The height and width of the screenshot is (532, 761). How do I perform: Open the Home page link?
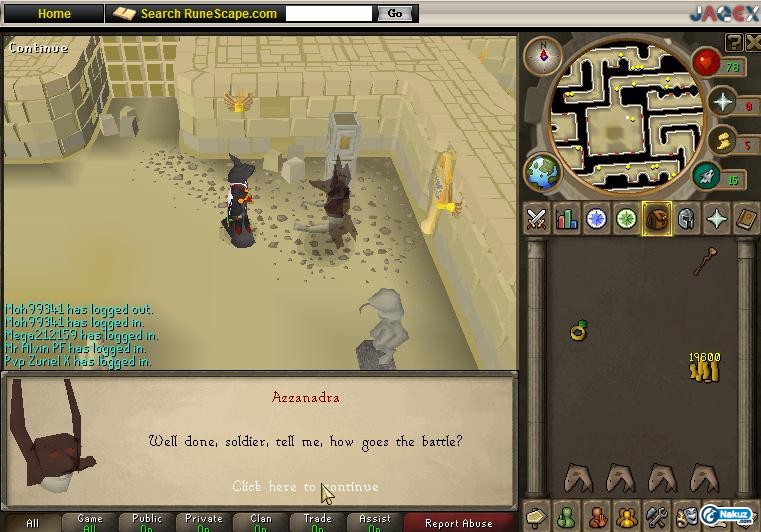[x=54, y=14]
